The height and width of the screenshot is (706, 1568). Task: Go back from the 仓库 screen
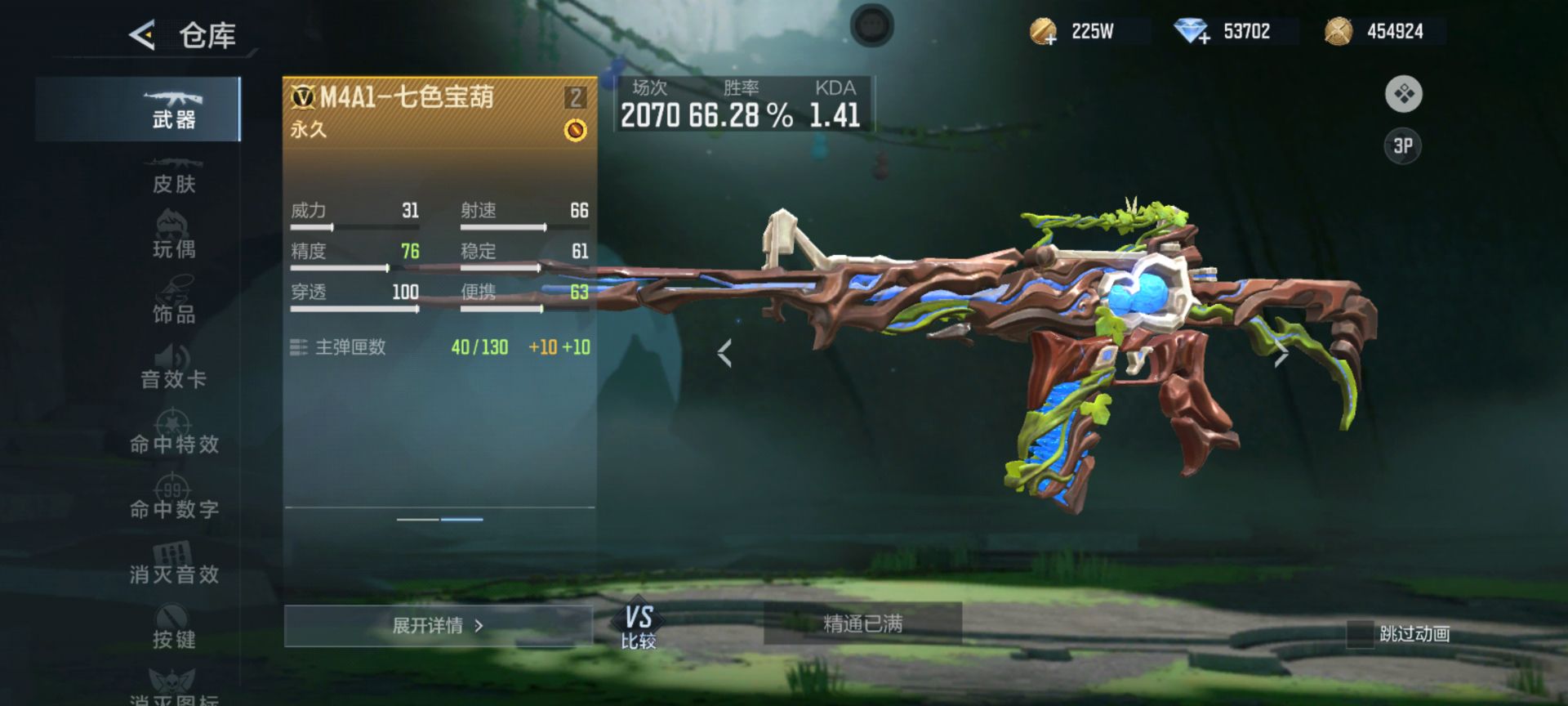click(142, 35)
